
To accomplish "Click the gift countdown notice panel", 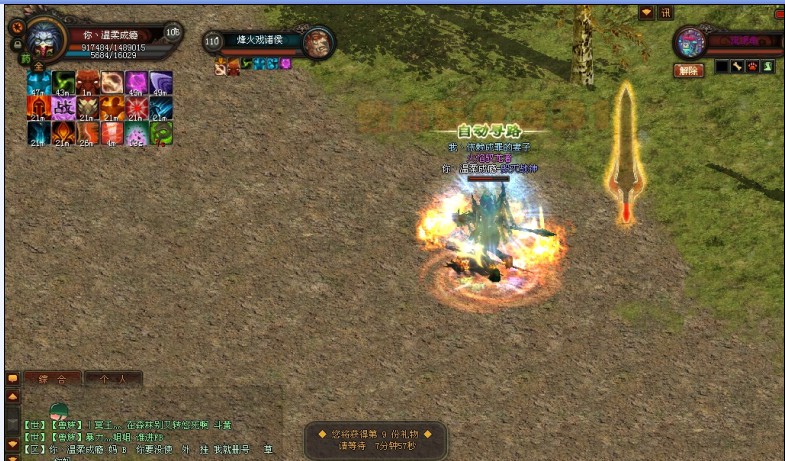I will point(375,440).
